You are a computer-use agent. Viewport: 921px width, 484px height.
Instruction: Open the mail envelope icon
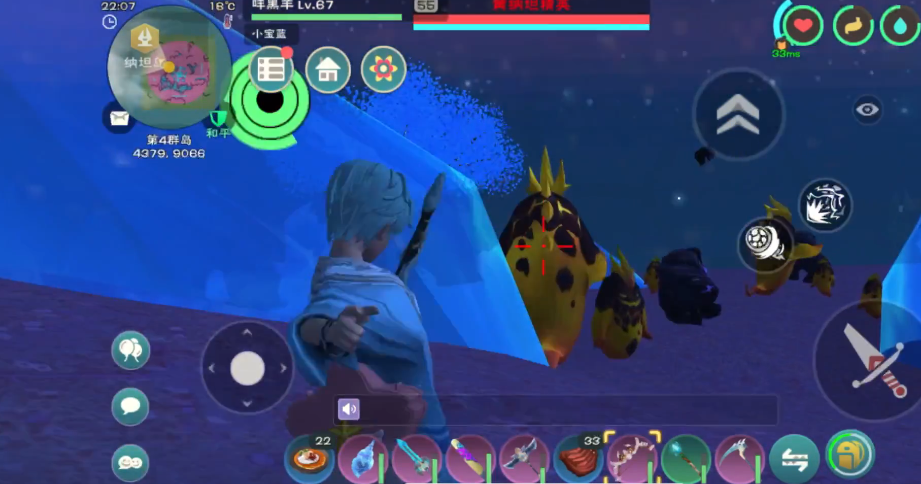(119, 118)
